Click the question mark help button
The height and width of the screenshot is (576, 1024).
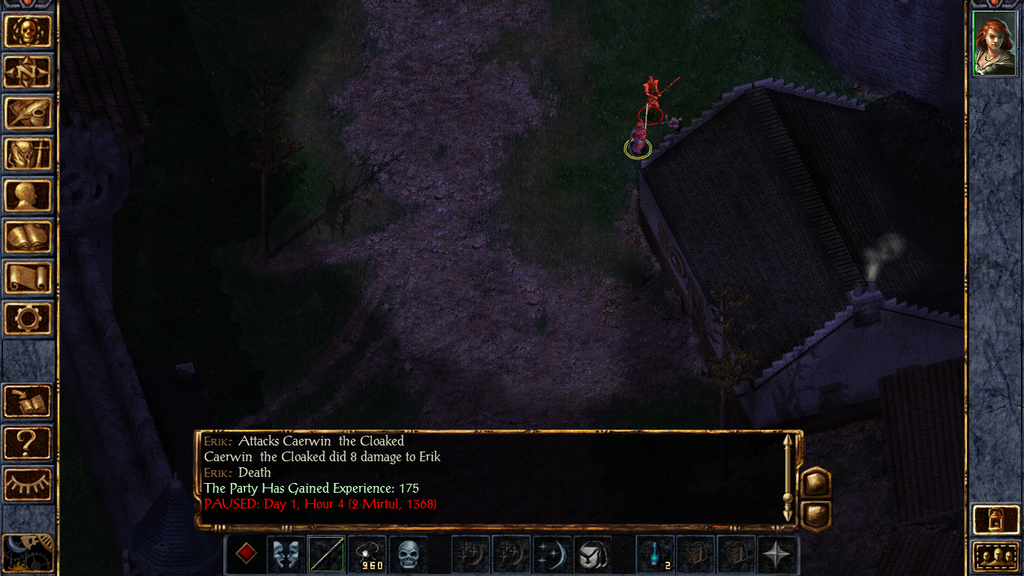coord(28,441)
